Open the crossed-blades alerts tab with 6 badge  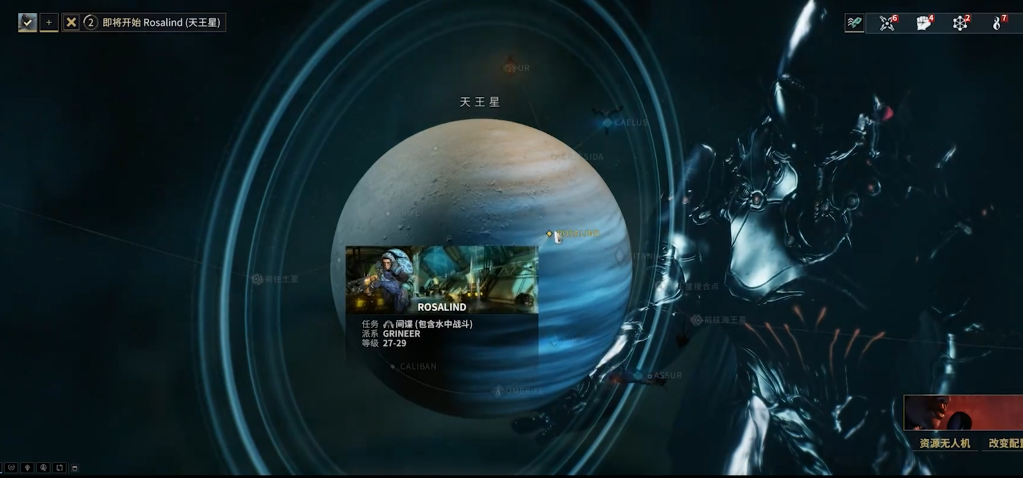tap(888, 22)
